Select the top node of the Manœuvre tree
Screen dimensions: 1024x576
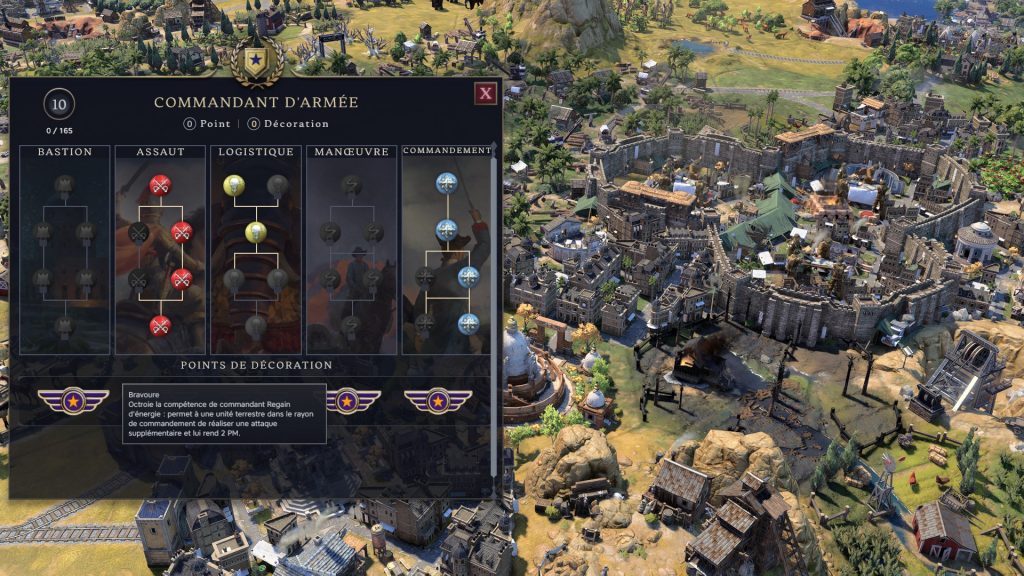tap(351, 184)
